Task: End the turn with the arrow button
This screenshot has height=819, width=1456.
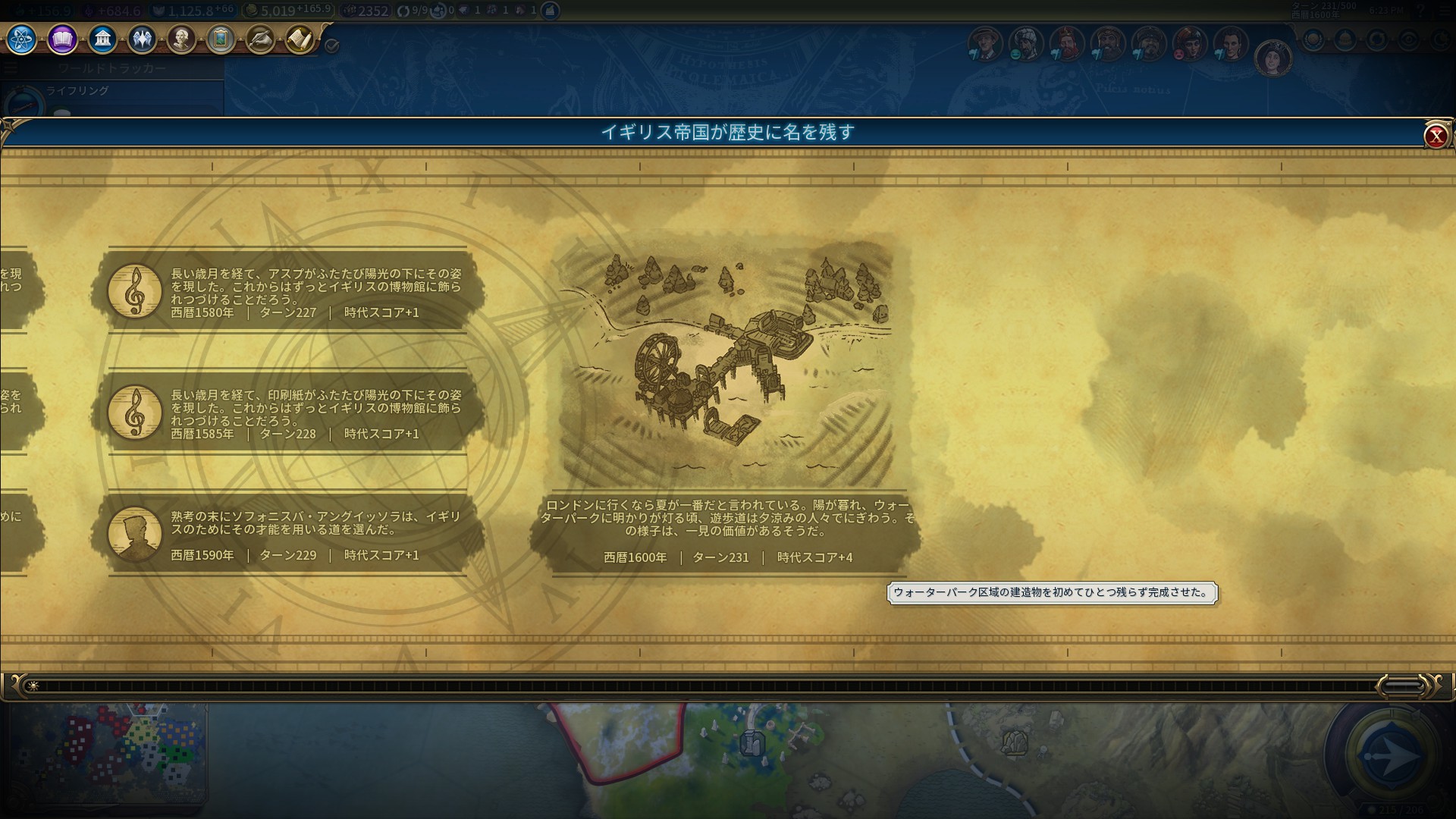Action: click(x=1390, y=755)
